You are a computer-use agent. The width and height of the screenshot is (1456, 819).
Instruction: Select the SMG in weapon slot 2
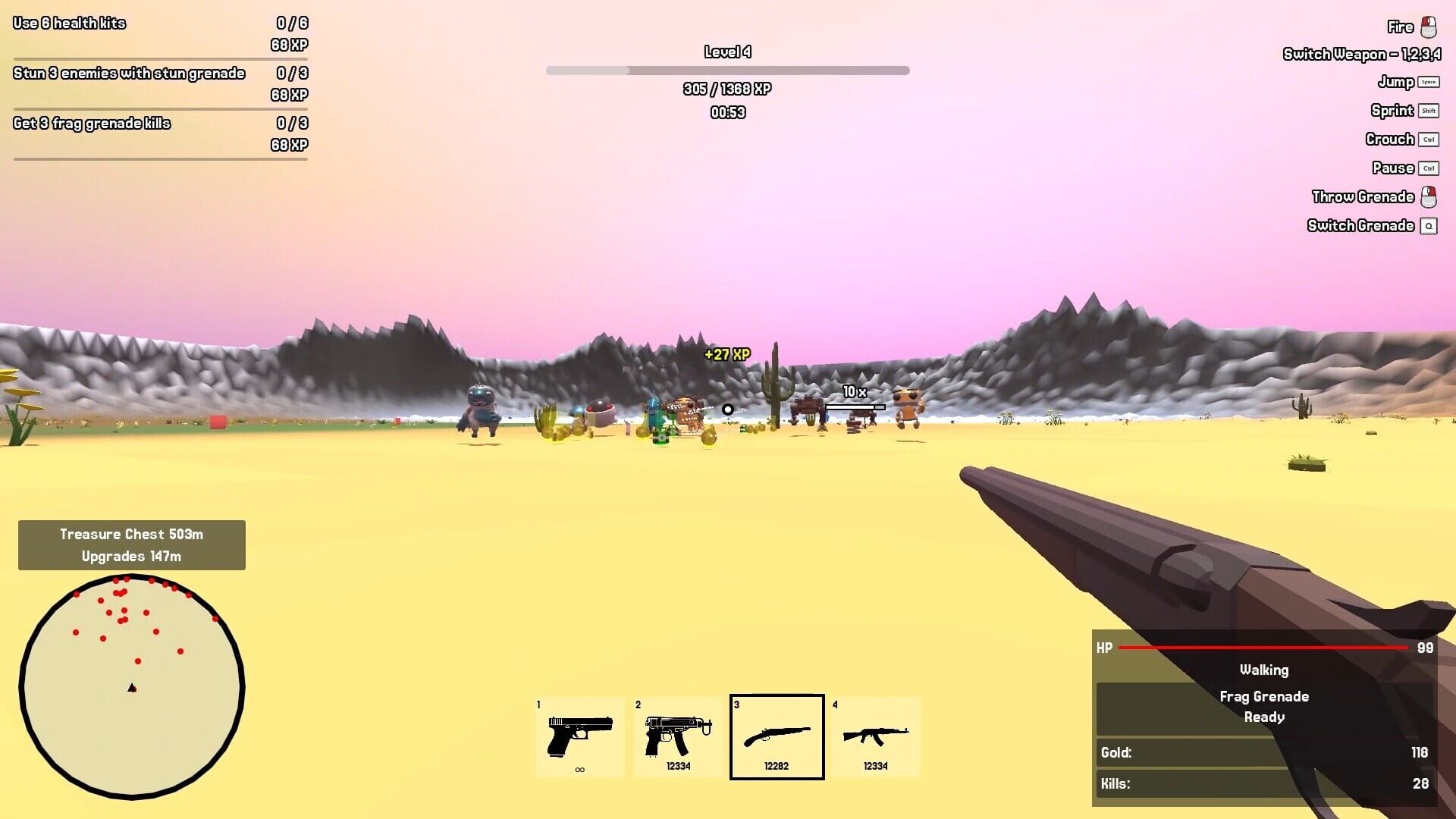point(677,736)
